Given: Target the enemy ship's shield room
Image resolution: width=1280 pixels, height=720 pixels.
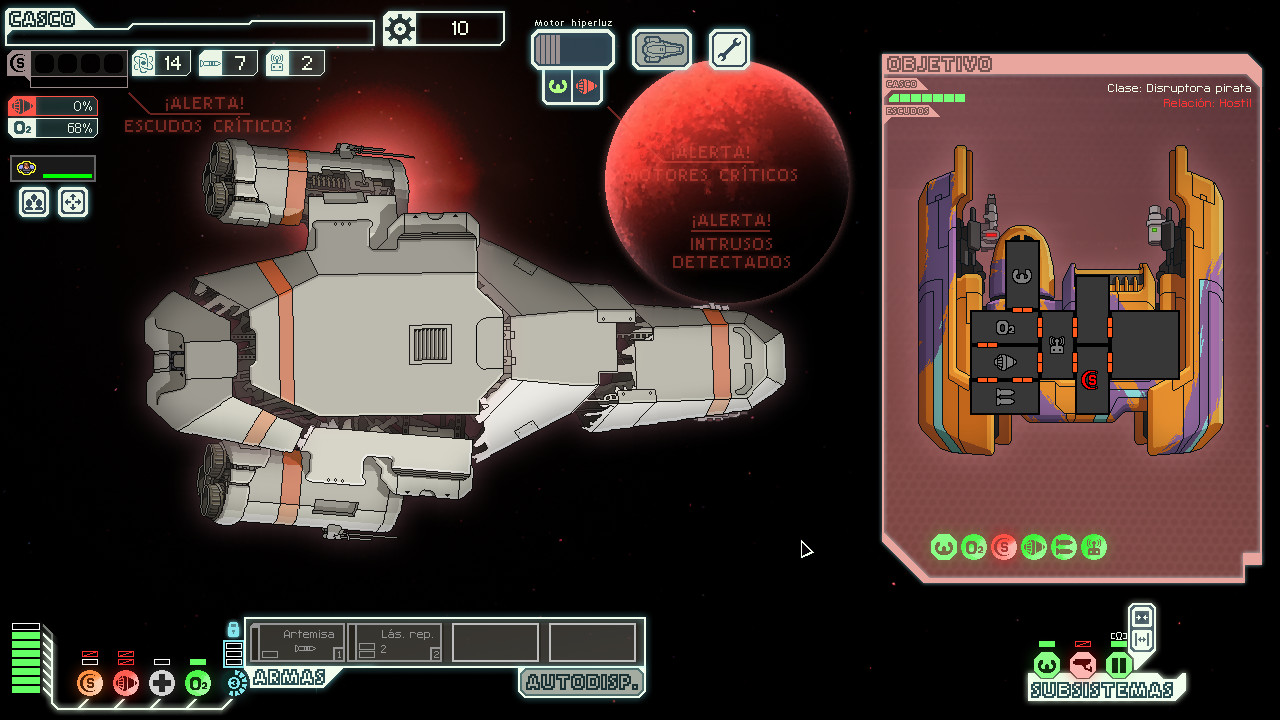Looking at the screenshot, I should [x=1090, y=379].
